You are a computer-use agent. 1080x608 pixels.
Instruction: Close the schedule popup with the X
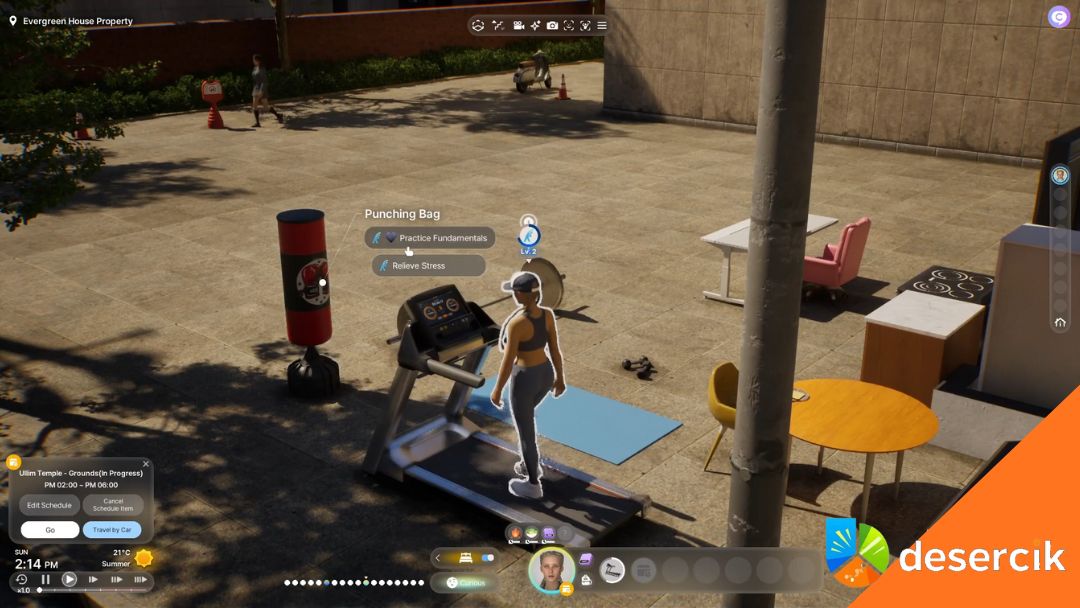pos(146,464)
